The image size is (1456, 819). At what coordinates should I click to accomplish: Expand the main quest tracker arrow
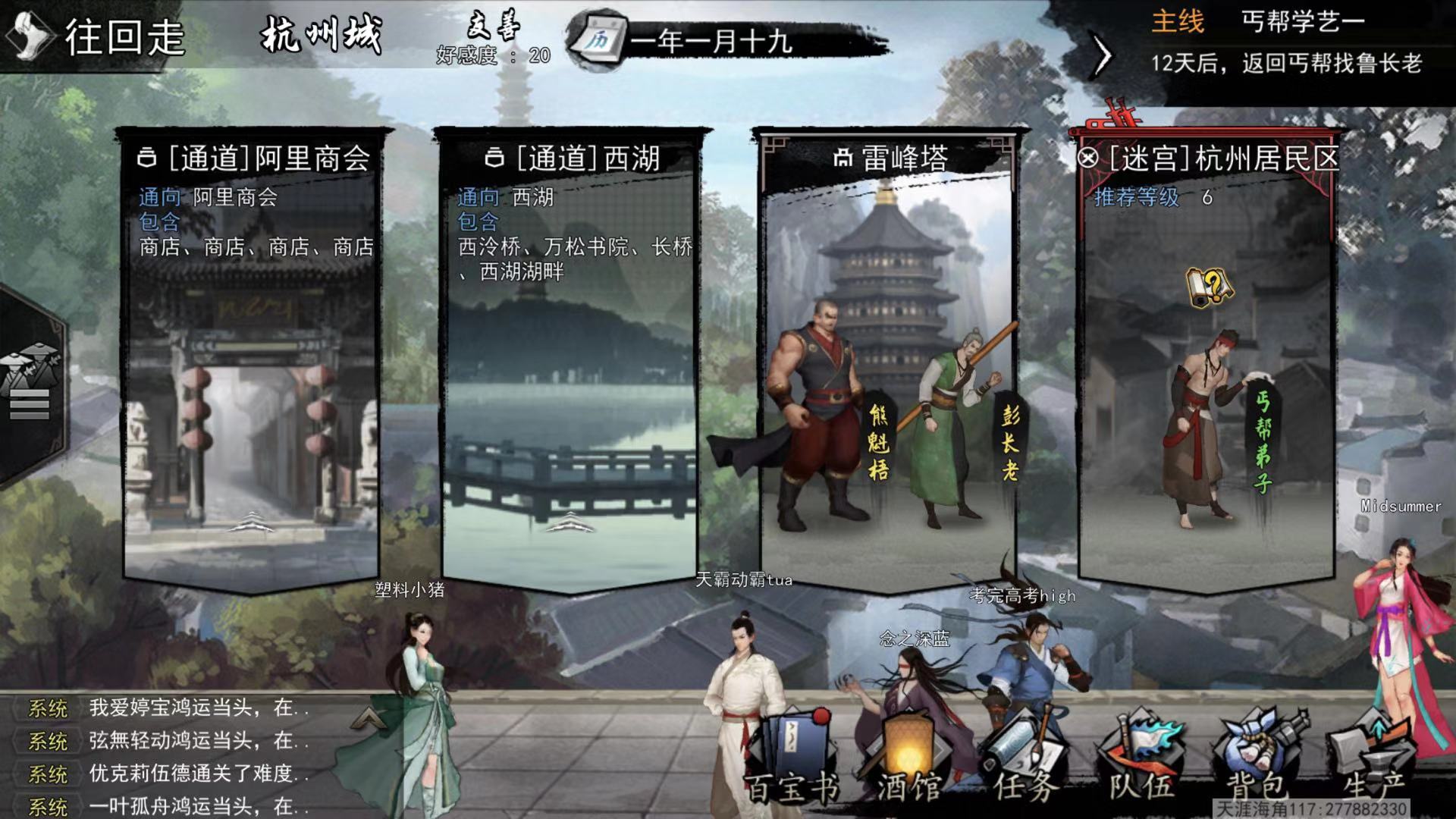coord(1103,55)
